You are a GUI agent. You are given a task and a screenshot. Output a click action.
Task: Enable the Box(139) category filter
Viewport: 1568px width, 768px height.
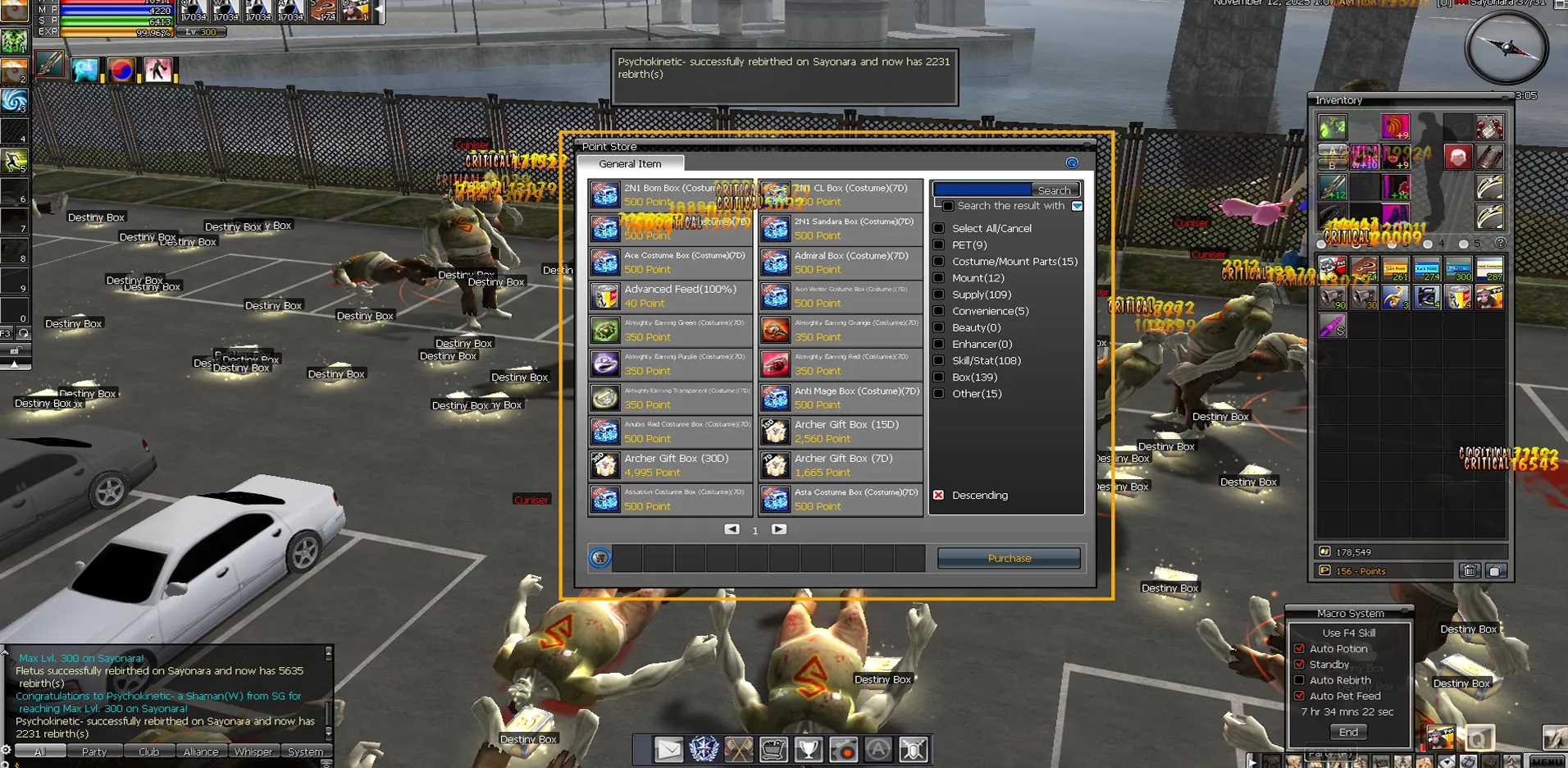coord(939,377)
